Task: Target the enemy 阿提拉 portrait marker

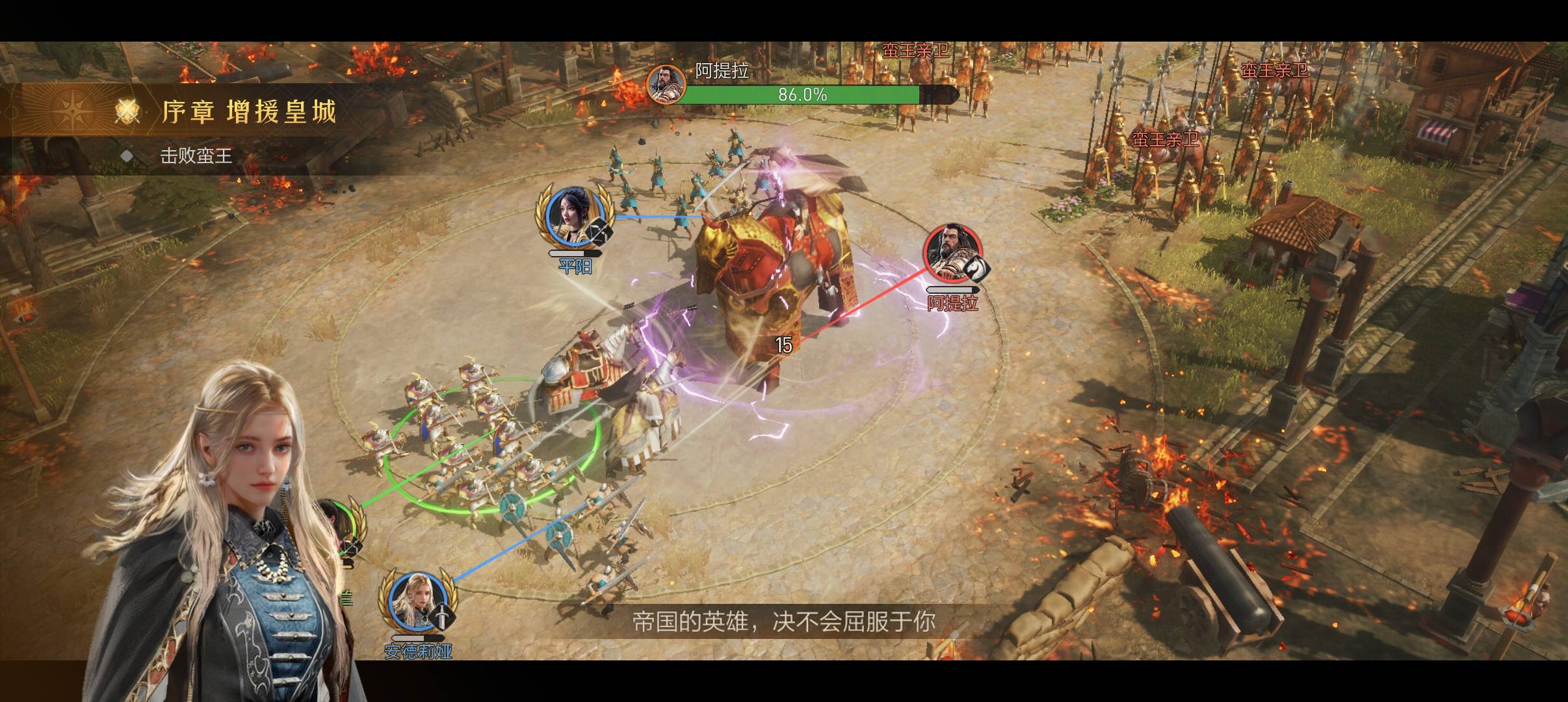Action: (x=952, y=254)
